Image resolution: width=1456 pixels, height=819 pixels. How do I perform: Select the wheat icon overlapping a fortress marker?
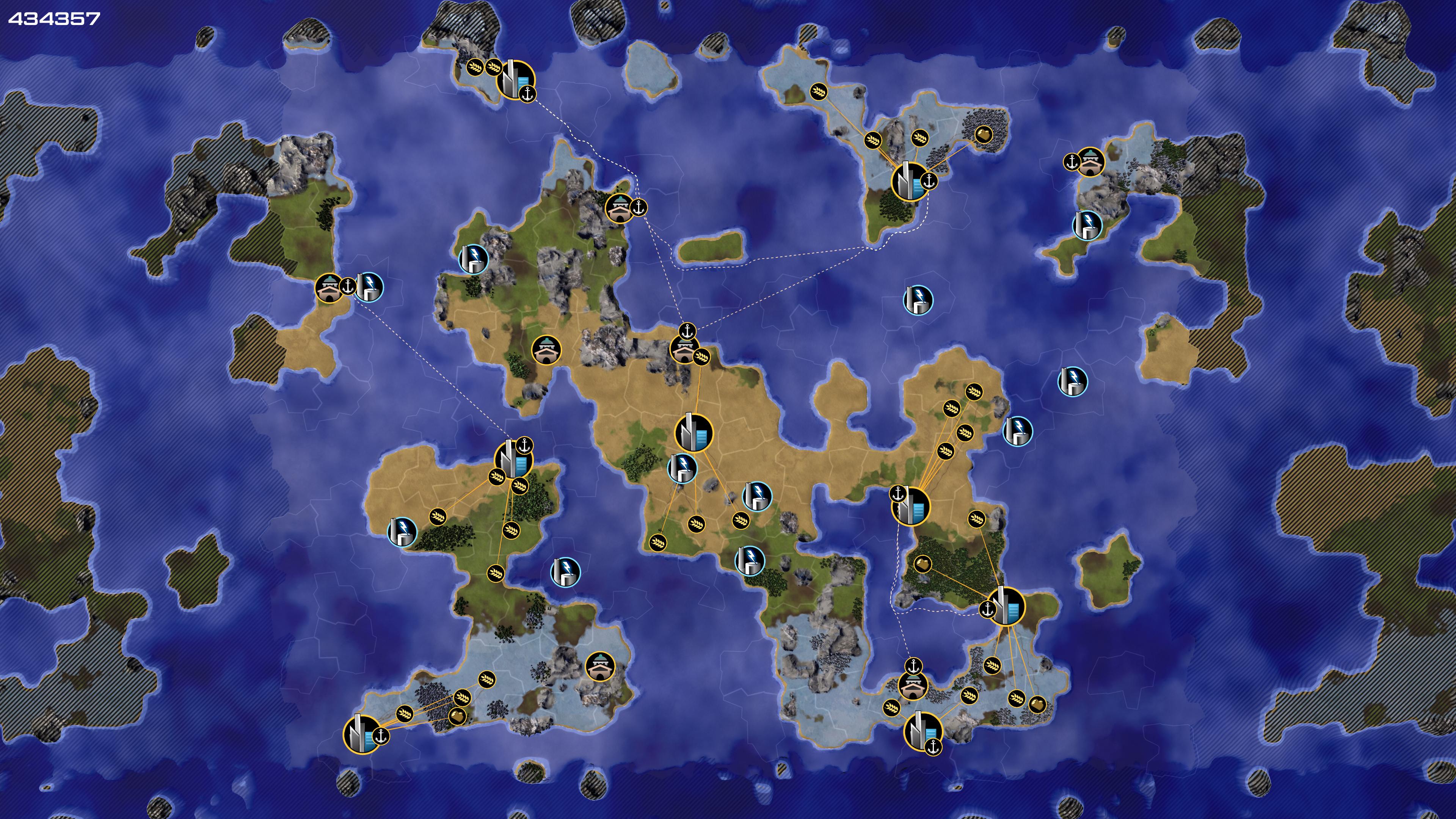[x=702, y=357]
